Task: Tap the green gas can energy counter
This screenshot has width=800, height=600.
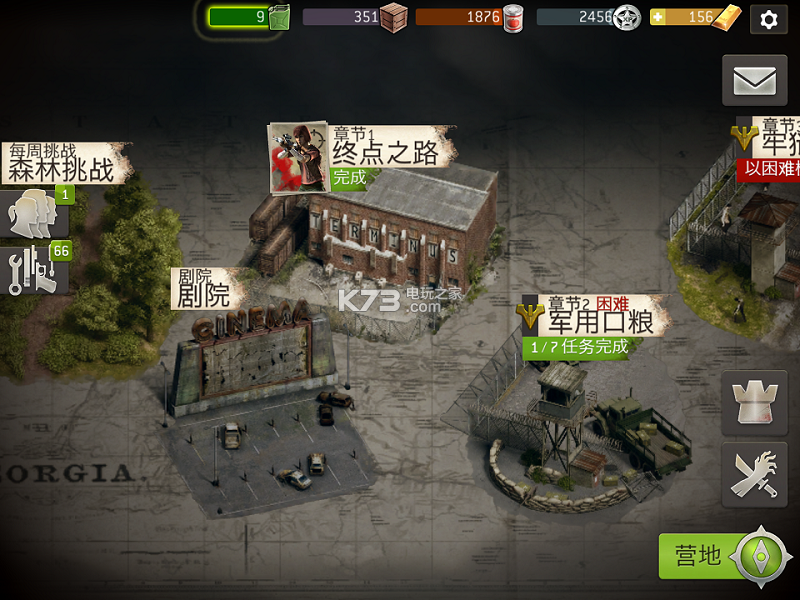Action: coord(249,17)
